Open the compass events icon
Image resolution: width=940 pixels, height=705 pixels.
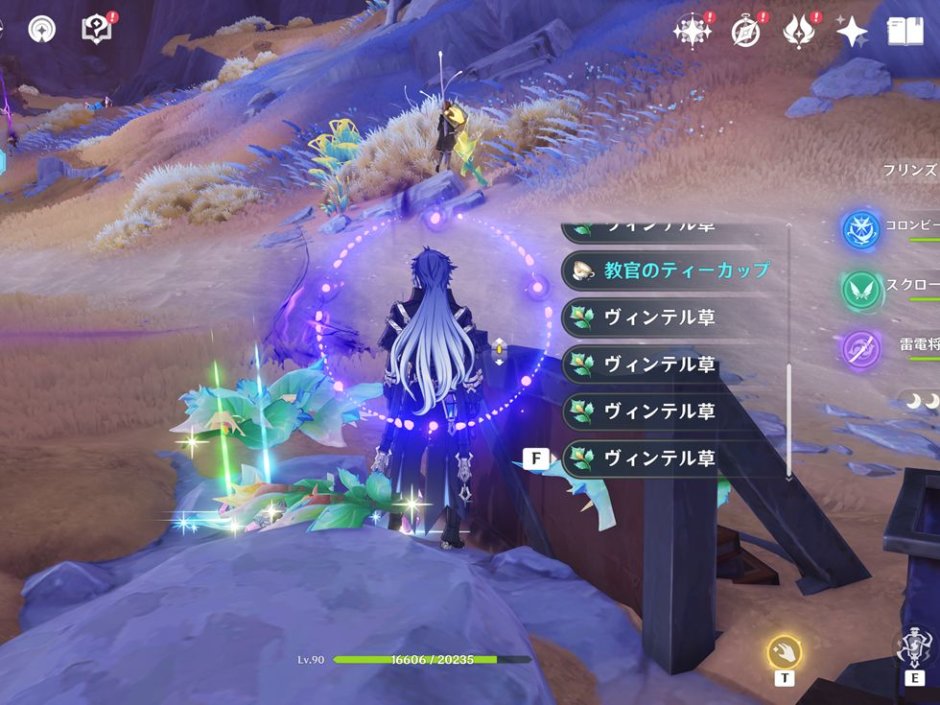click(746, 32)
